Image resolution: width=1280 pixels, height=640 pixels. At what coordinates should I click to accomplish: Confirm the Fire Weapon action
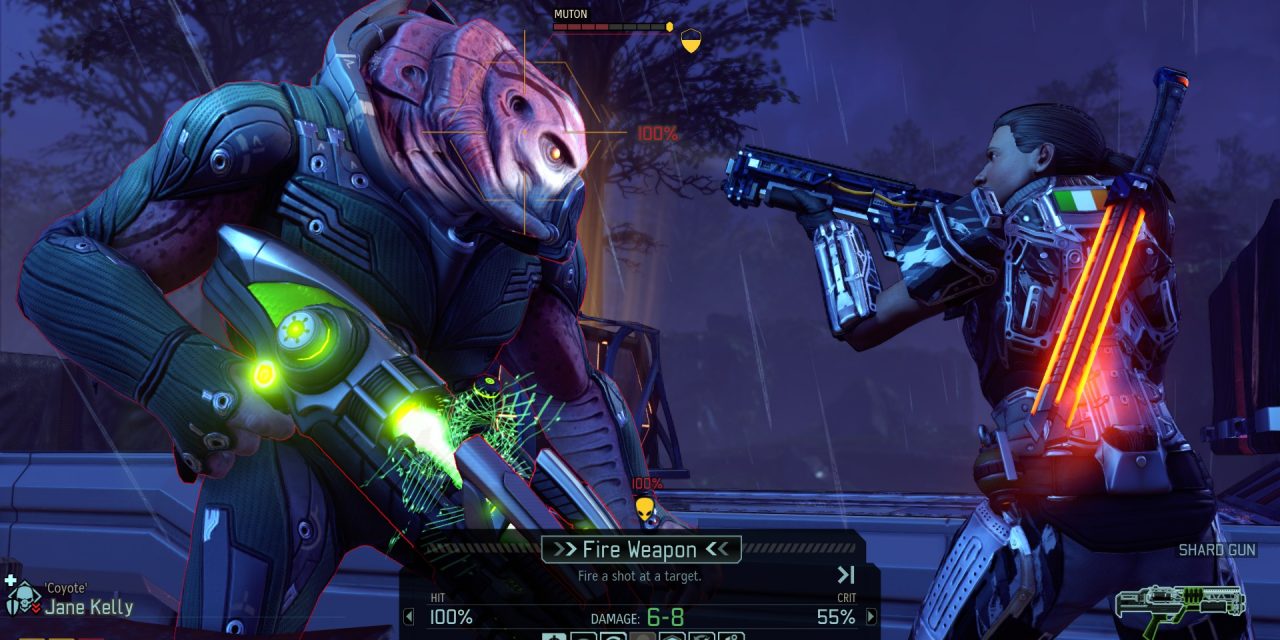(640, 549)
